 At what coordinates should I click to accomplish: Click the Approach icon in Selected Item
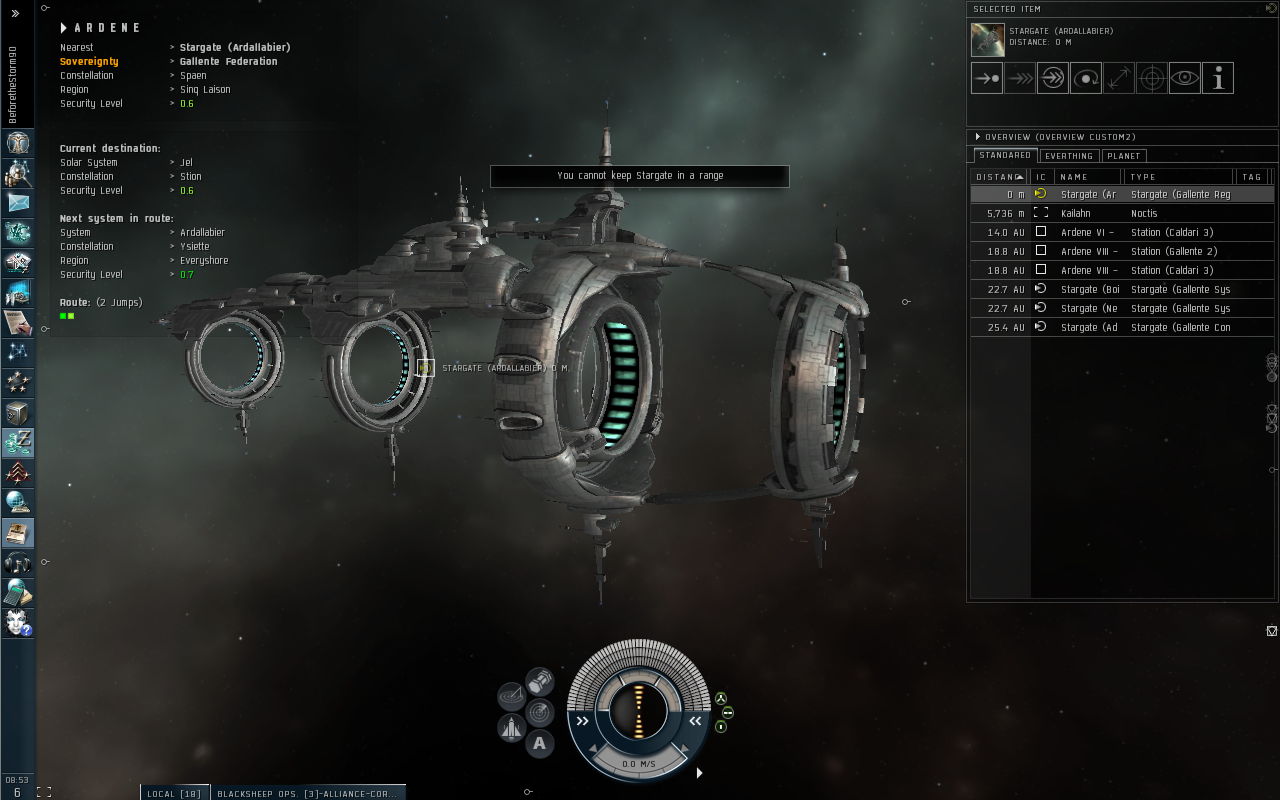987,77
